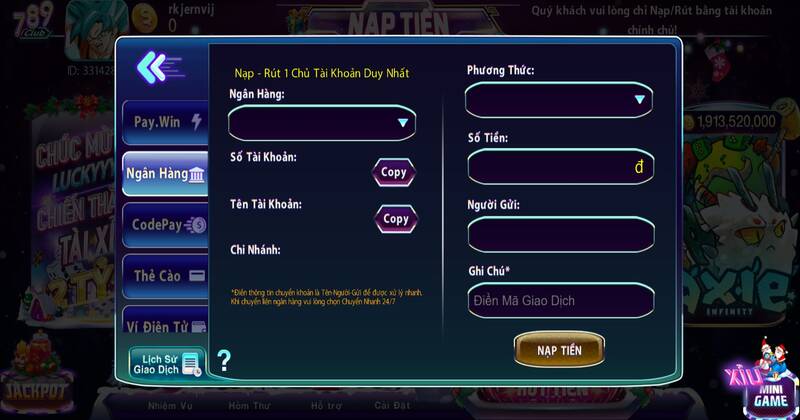
Task: Choose the Thẻ Cào tab
Action: pyautogui.click(x=164, y=275)
